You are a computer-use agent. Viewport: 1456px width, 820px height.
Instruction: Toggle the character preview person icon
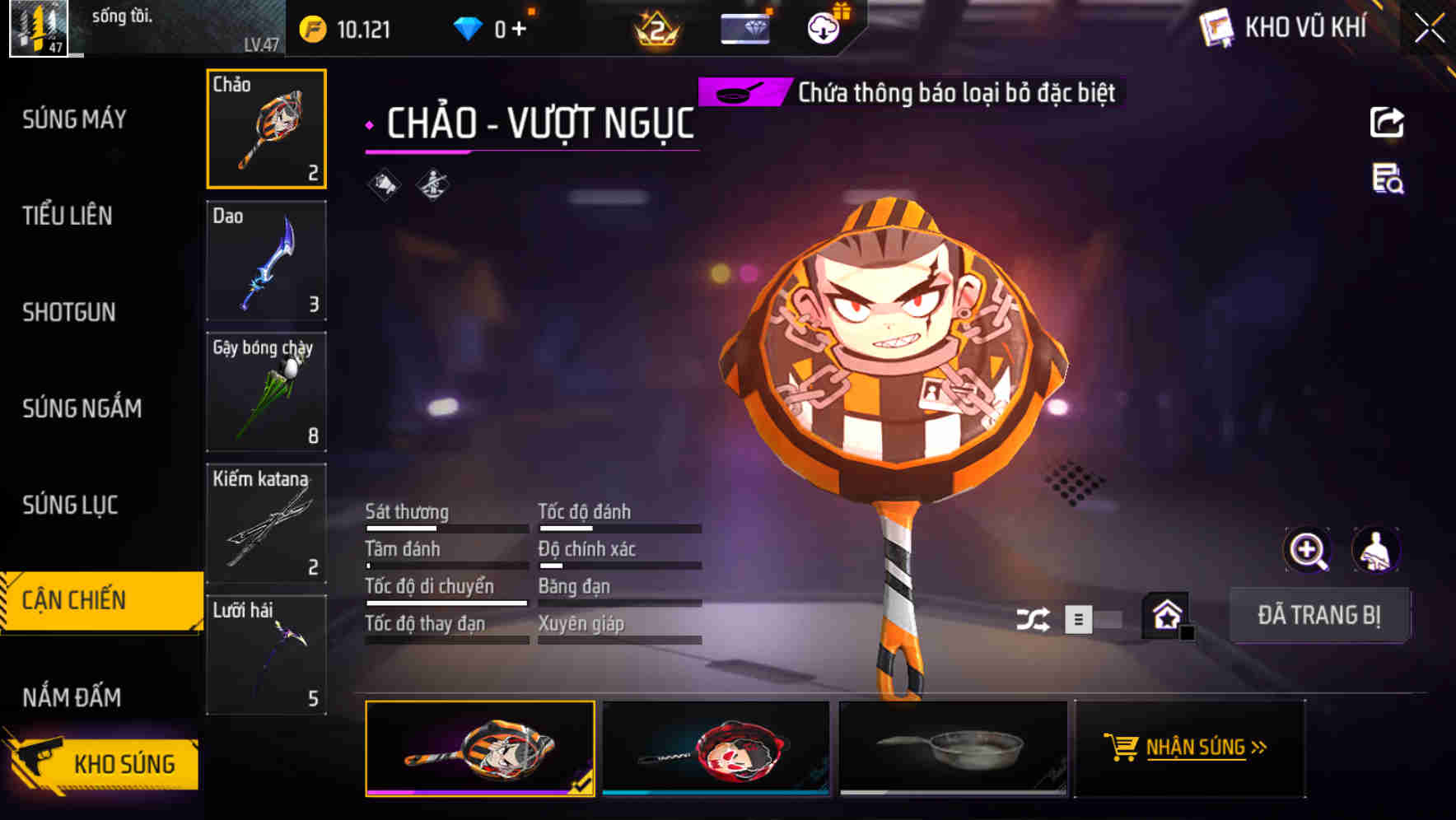tap(1377, 549)
